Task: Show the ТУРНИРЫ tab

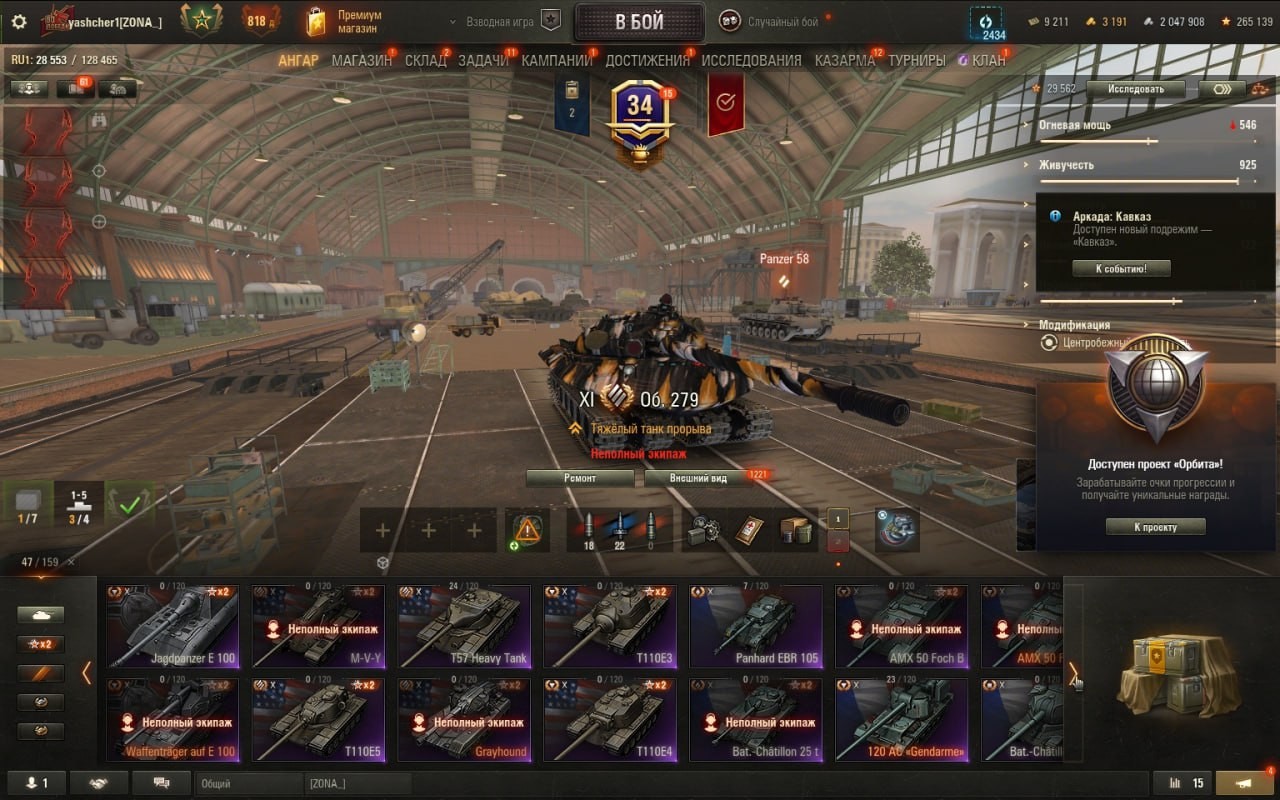Action: [x=916, y=60]
